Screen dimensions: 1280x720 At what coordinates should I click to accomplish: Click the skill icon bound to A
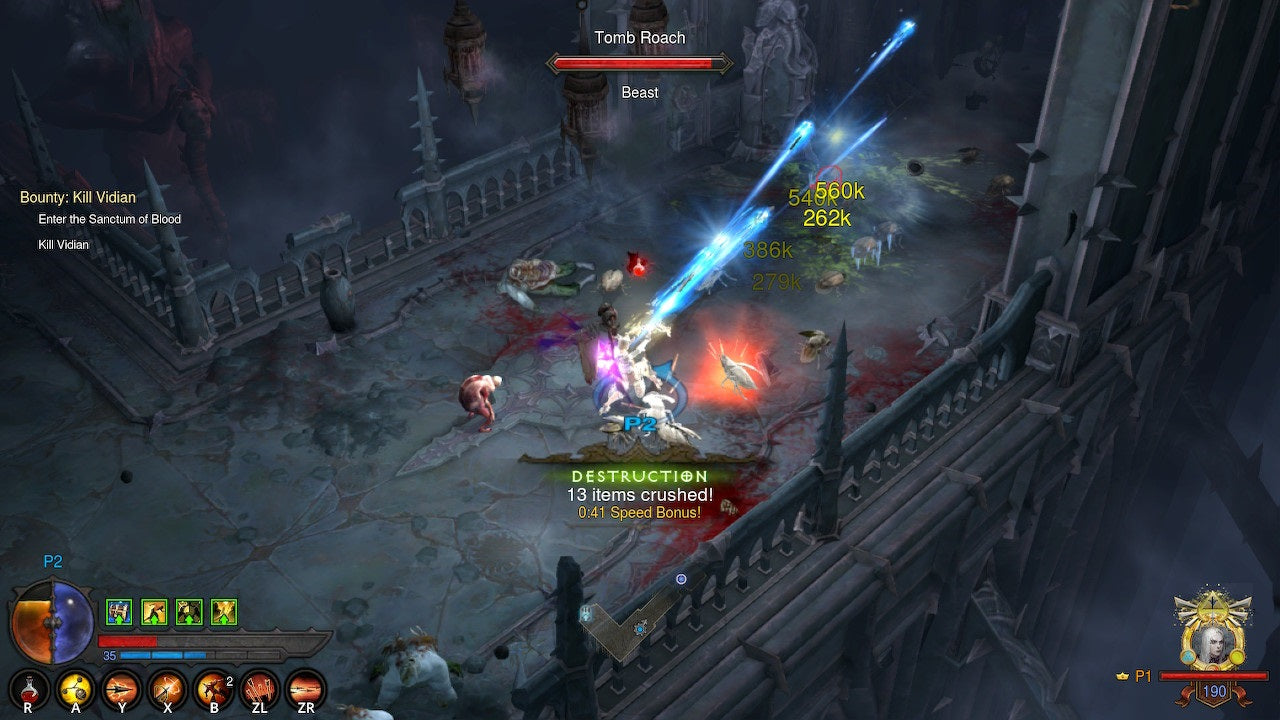coord(74,689)
